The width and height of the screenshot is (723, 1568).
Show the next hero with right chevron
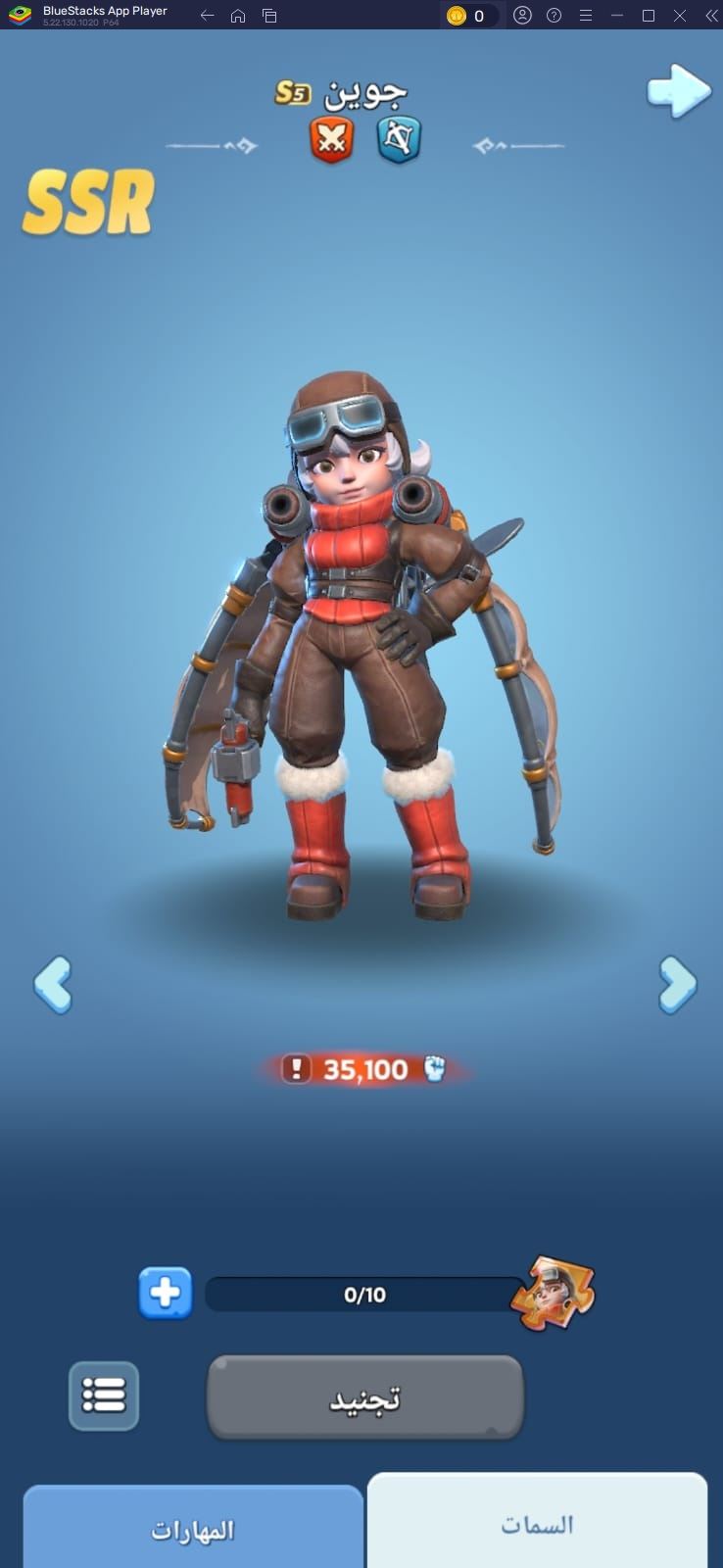(x=677, y=984)
